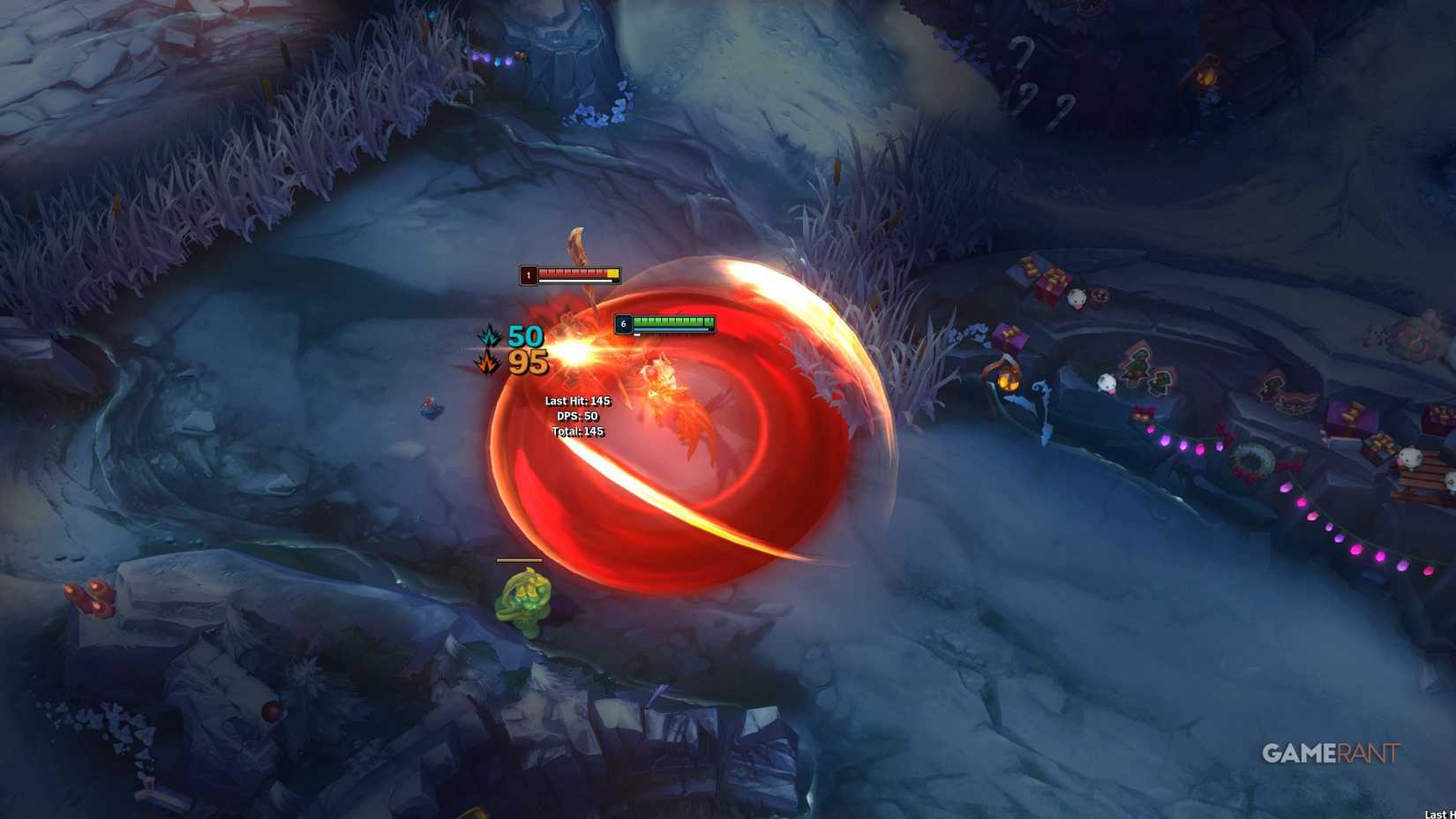The image size is (1456, 819).
Task: Select the level 6 badge on the green health bar
Action: (x=625, y=323)
